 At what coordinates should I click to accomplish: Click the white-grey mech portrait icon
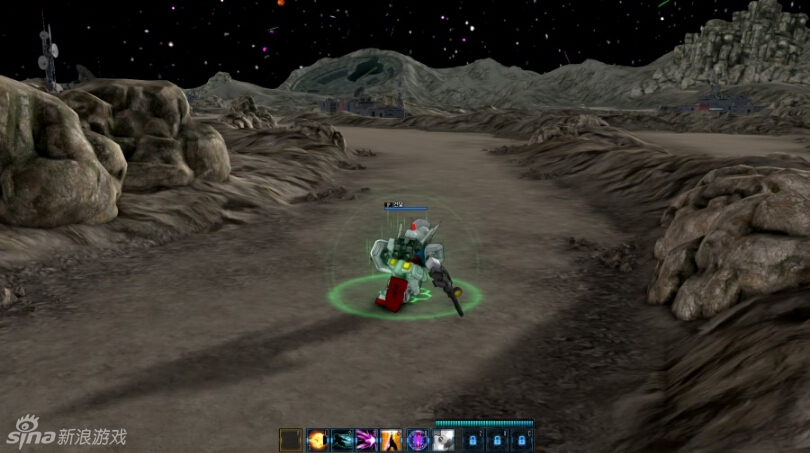(x=443, y=440)
